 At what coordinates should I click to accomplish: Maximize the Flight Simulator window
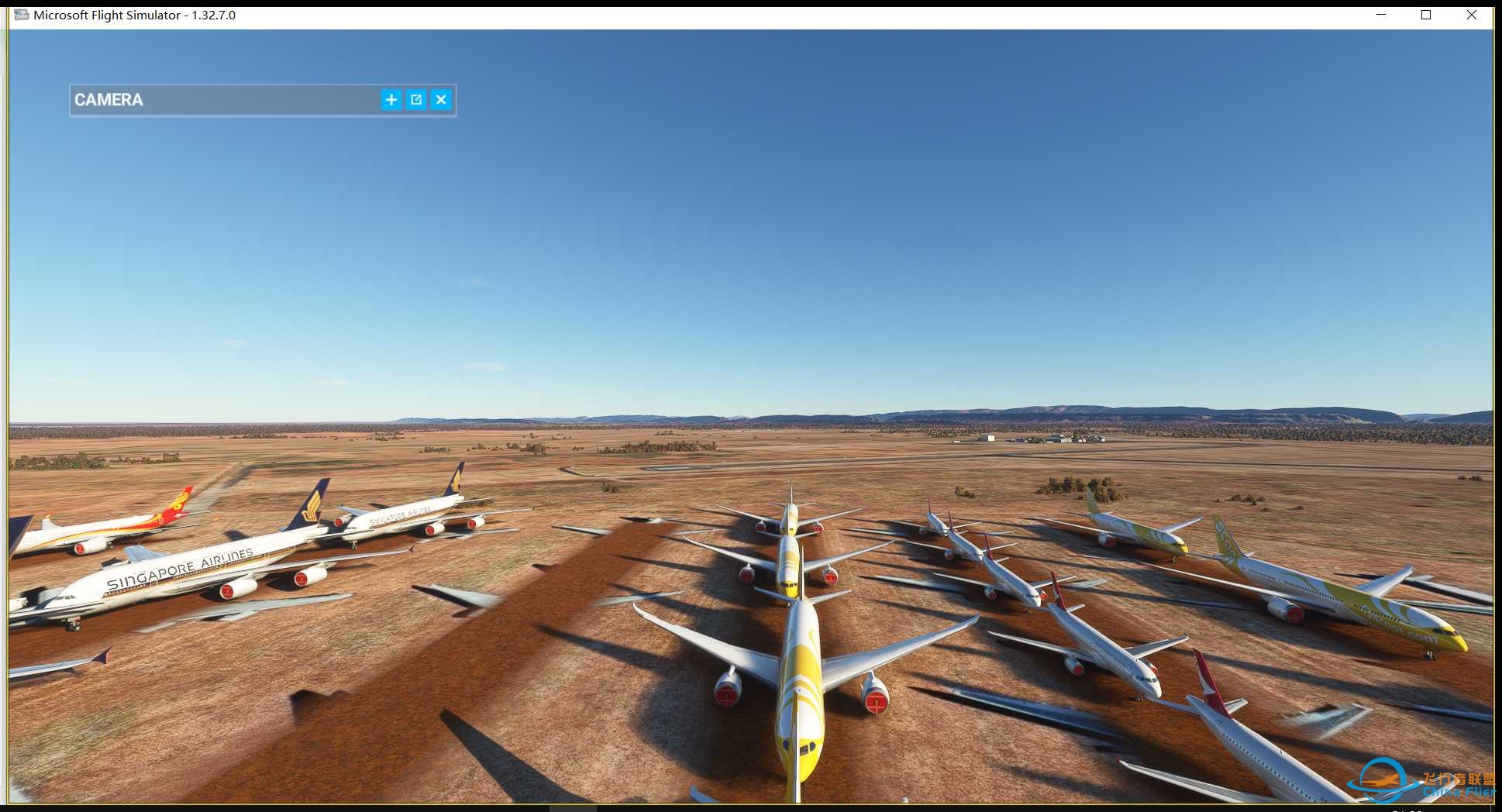(x=1426, y=15)
